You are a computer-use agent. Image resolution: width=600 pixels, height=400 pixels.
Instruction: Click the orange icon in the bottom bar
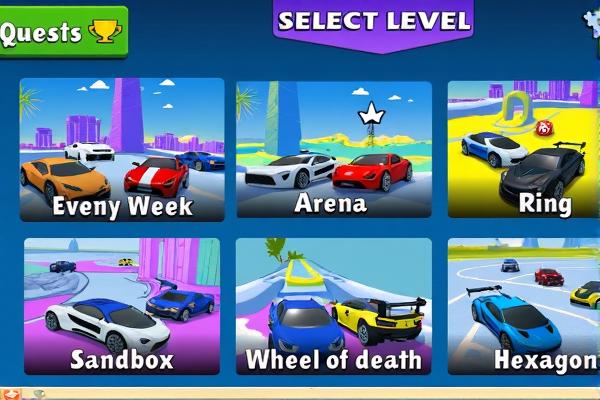(11, 393)
